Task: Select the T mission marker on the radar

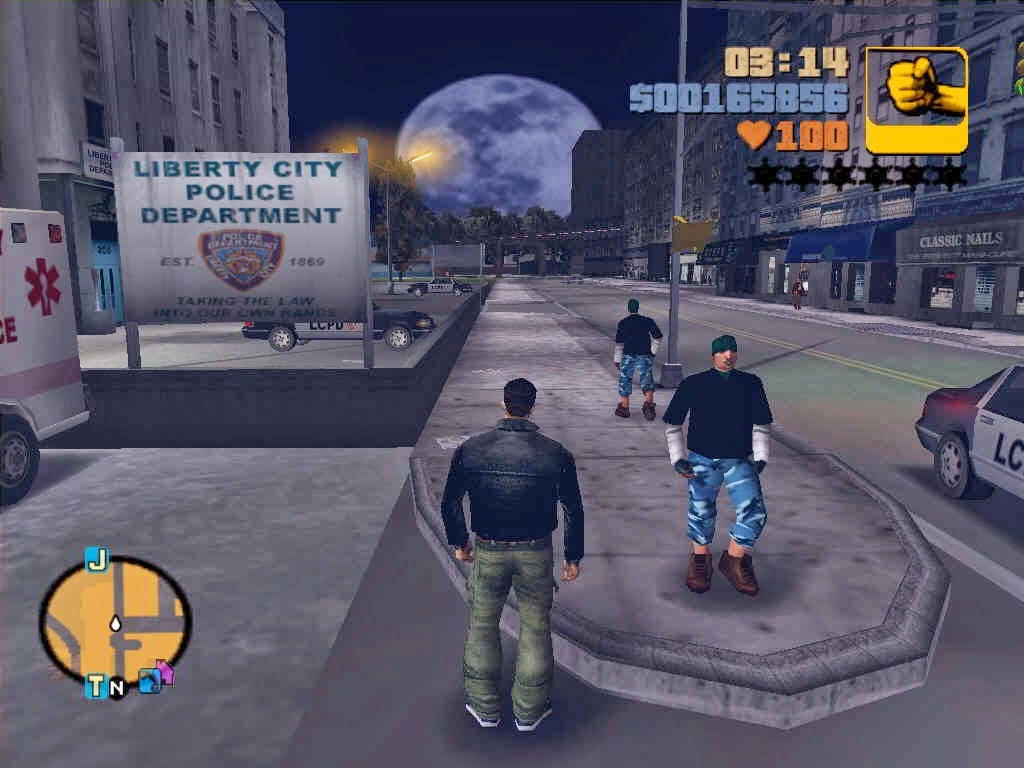Action: (x=97, y=686)
